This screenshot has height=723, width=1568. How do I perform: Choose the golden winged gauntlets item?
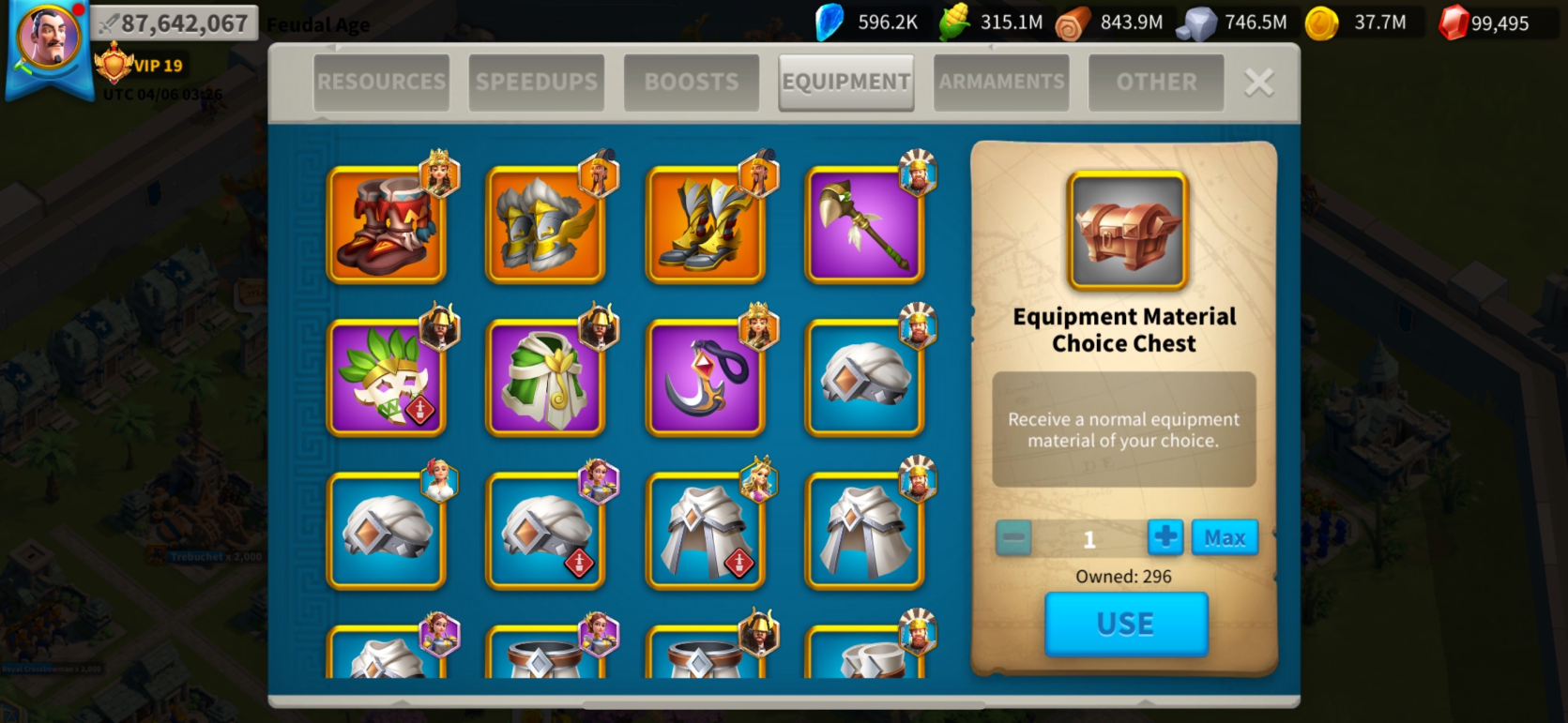tap(545, 225)
